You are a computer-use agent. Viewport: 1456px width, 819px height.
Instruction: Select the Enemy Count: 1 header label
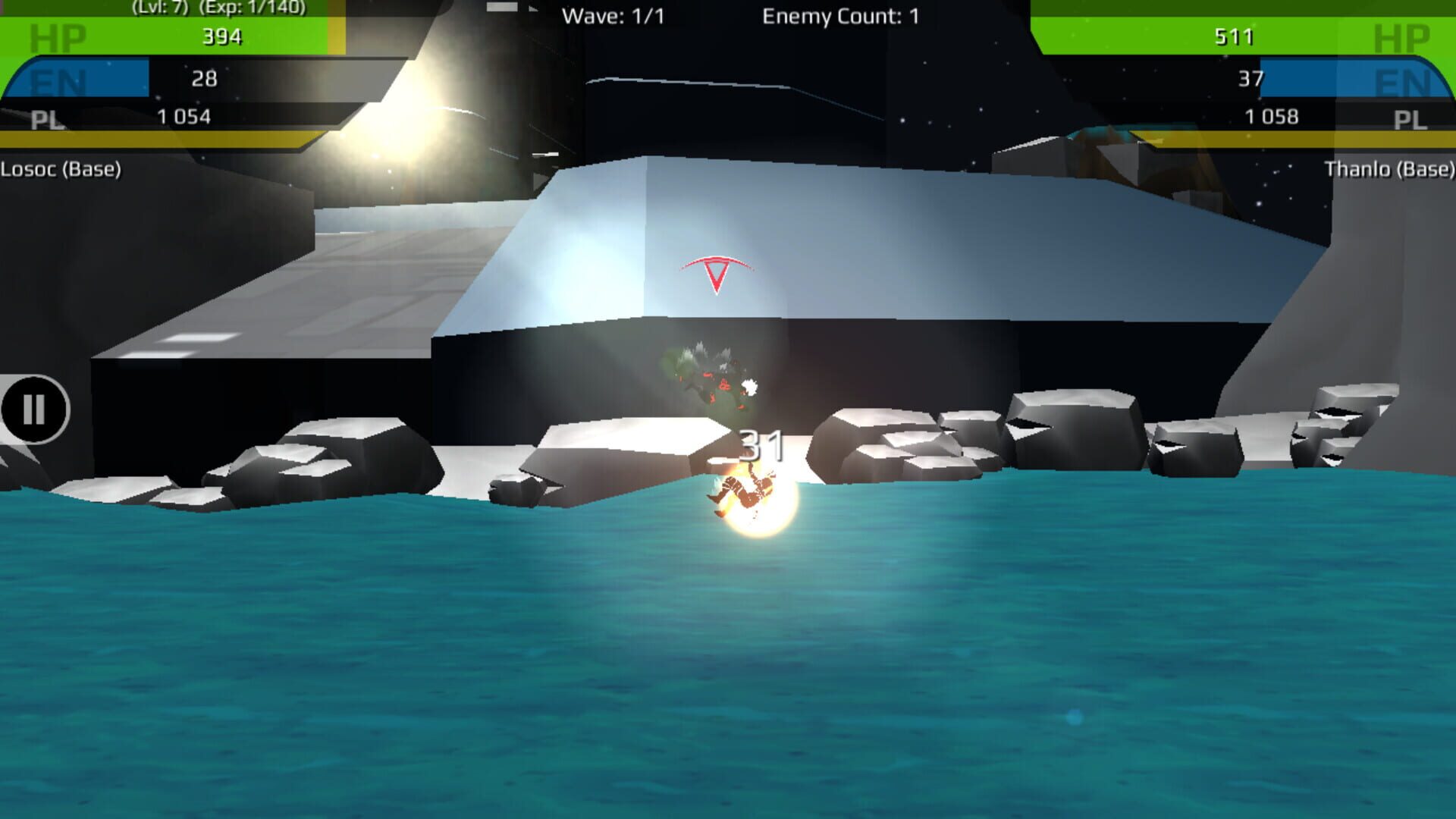coord(839,14)
